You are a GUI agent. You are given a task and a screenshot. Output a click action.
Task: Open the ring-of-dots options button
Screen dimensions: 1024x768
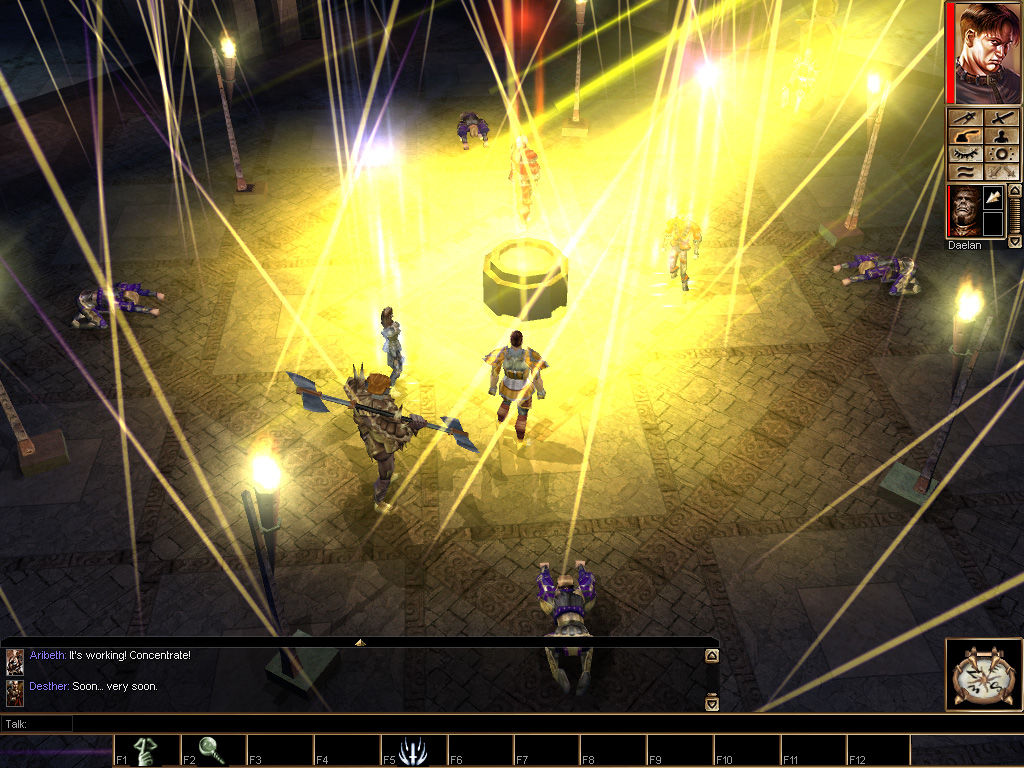1003,154
